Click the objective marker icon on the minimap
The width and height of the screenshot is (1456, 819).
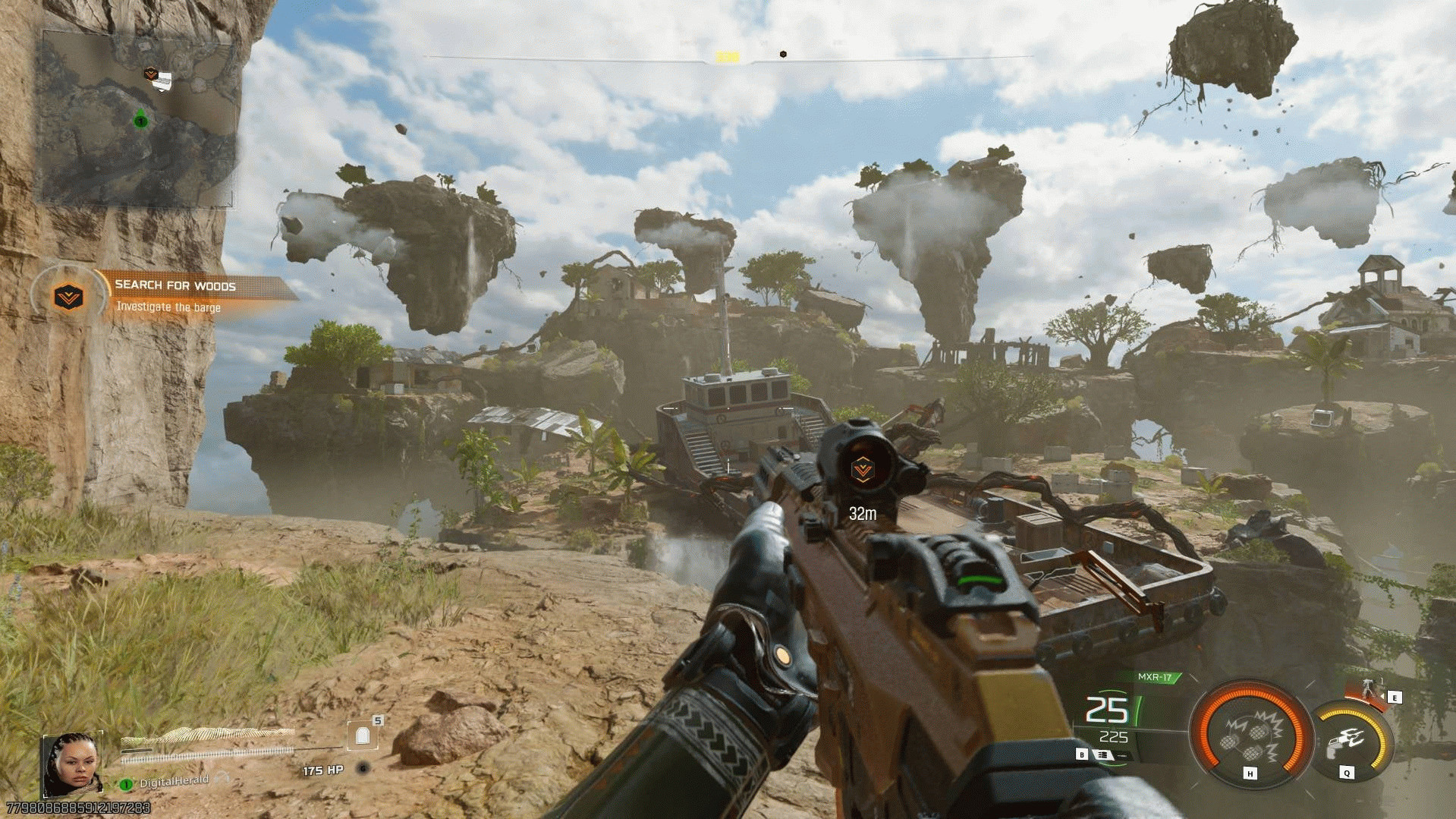tap(151, 74)
